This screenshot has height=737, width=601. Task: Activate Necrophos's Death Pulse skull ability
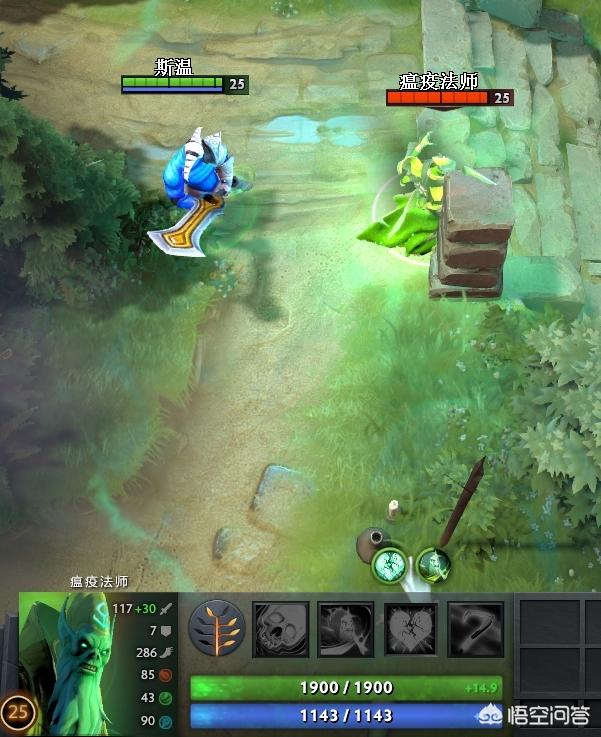(280, 629)
